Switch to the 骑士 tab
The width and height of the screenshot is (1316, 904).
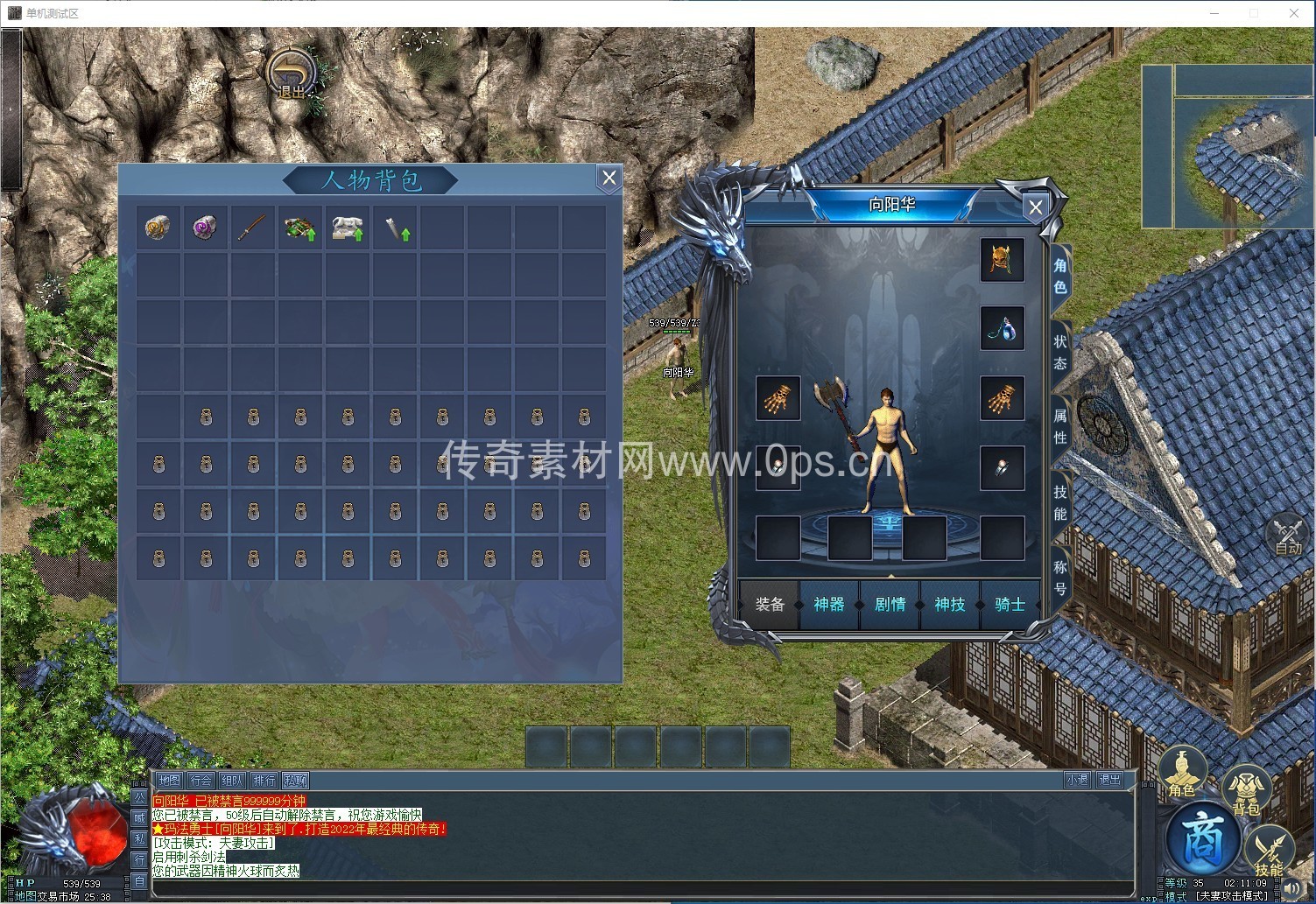(x=1009, y=604)
